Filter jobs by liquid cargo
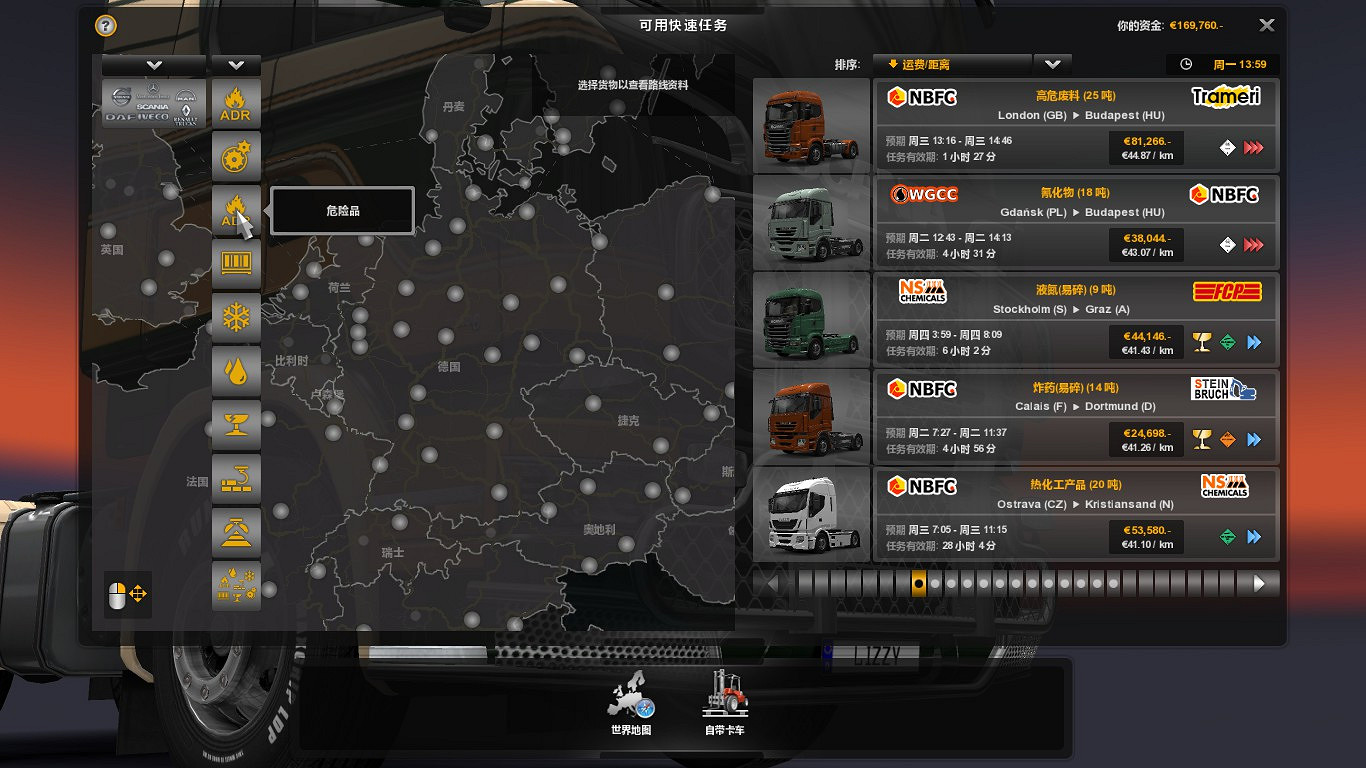 click(x=236, y=371)
